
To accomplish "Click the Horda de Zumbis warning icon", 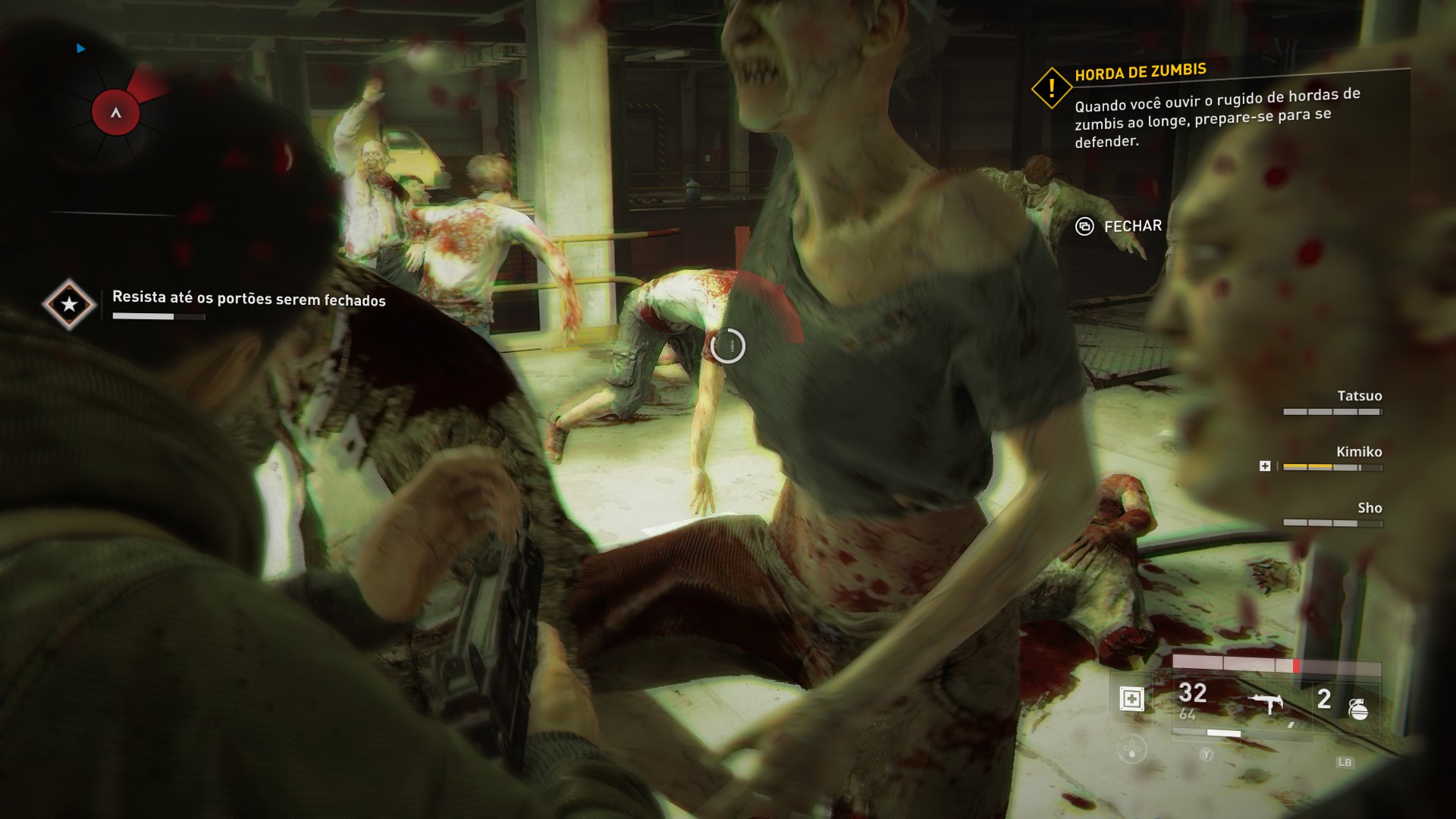I will click(x=1051, y=89).
